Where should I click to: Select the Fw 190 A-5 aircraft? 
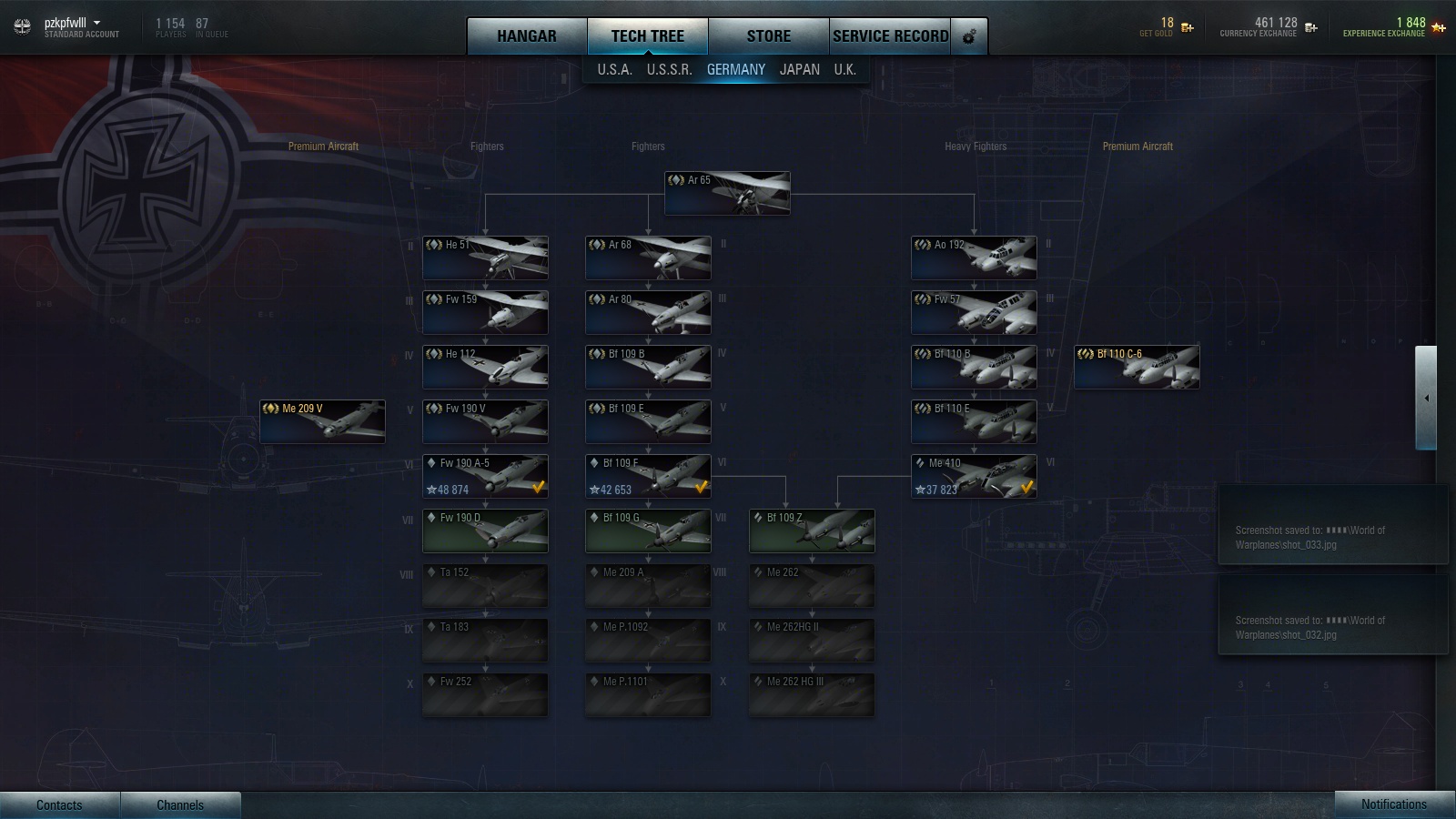pyautogui.click(x=485, y=476)
